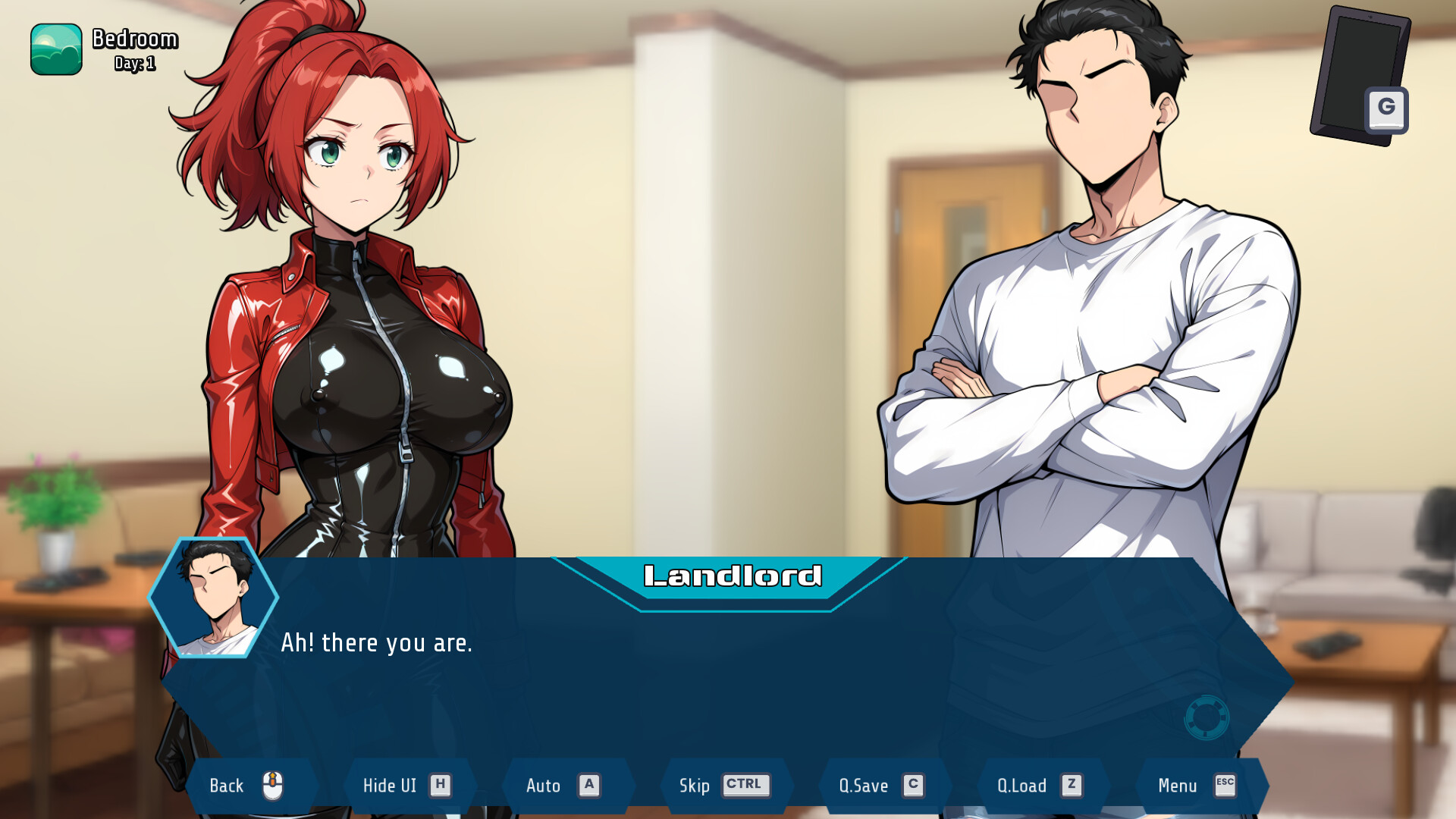Quick load with Q.Load
The height and width of the screenshot is (819, 1456).
[x=1020, y=786]
